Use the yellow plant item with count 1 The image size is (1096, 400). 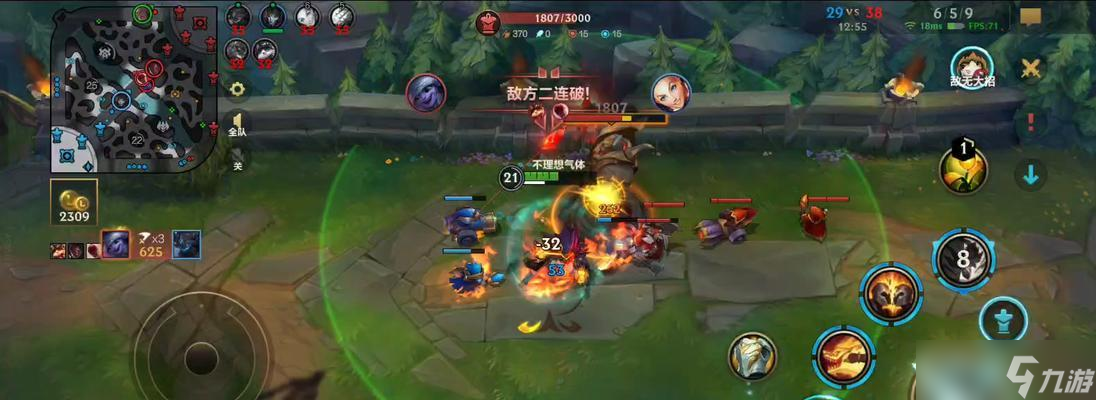(963, 170)
